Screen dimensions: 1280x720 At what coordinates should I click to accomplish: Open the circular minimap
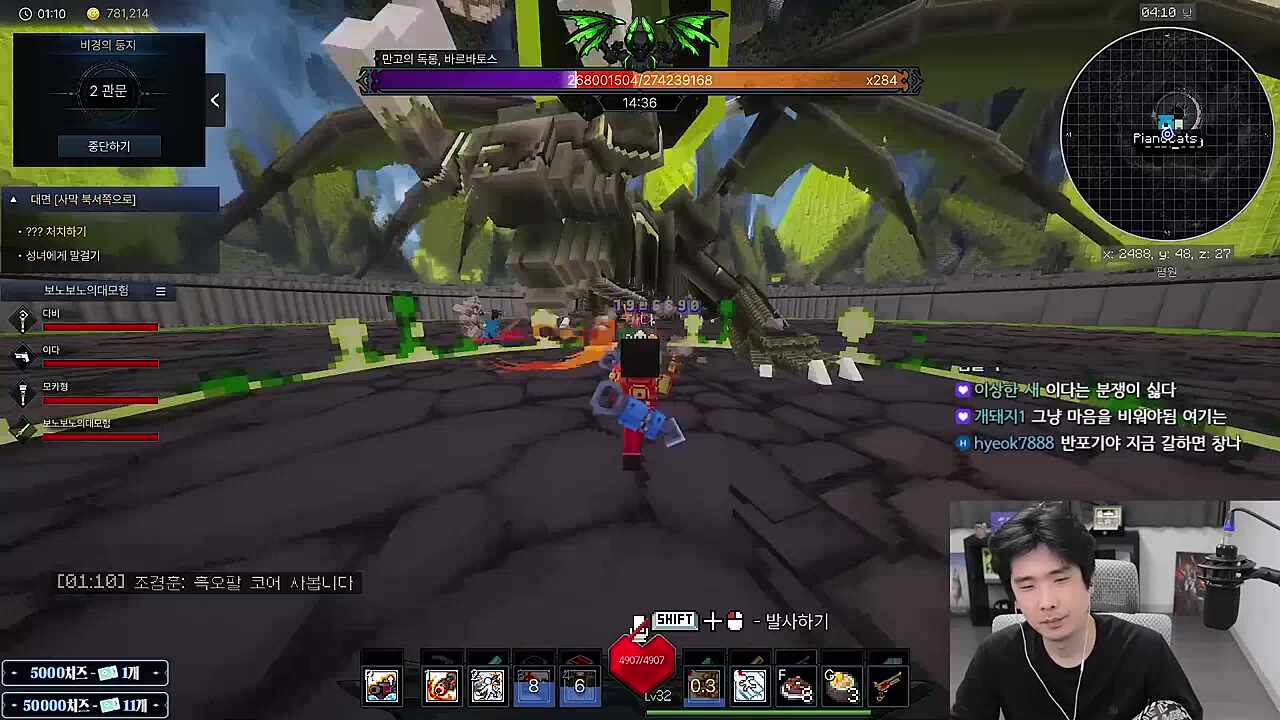pos(1166,134)
